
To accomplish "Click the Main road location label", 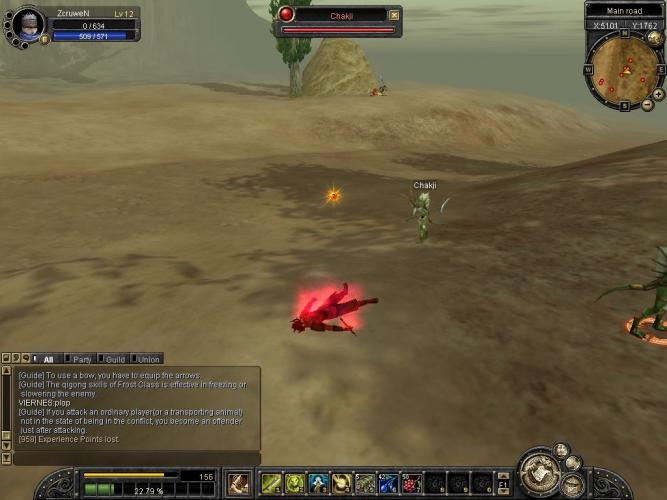I will point(624,10).
